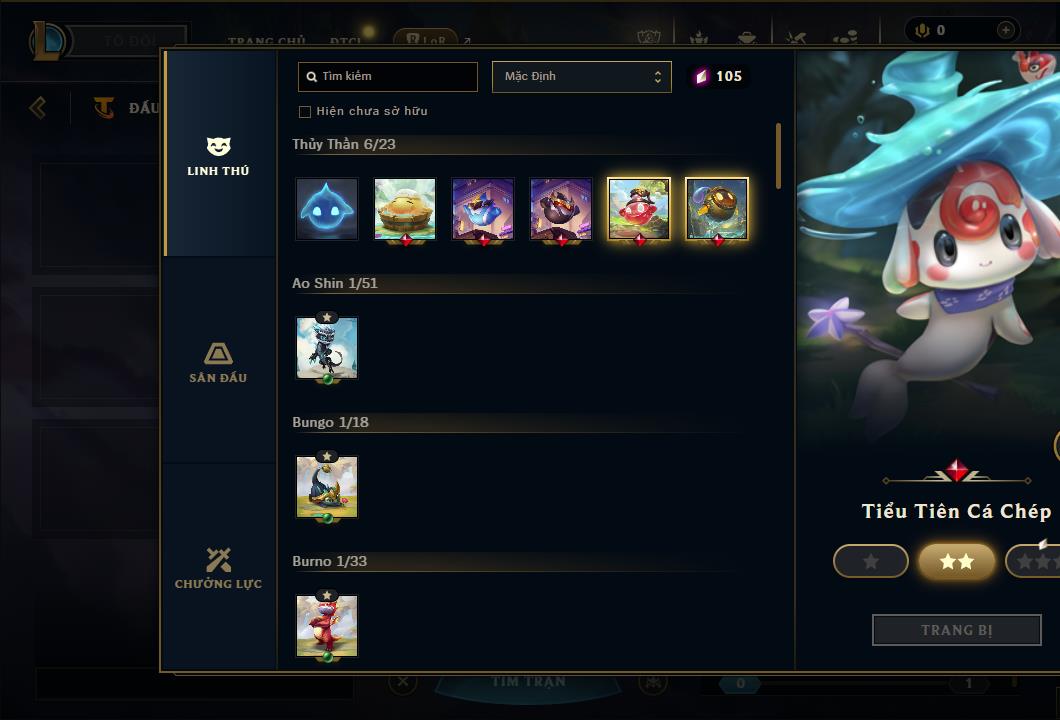Click the back arrow at top left
The height and width of the screenshot is (720, 1060).
tap(38, 107)
